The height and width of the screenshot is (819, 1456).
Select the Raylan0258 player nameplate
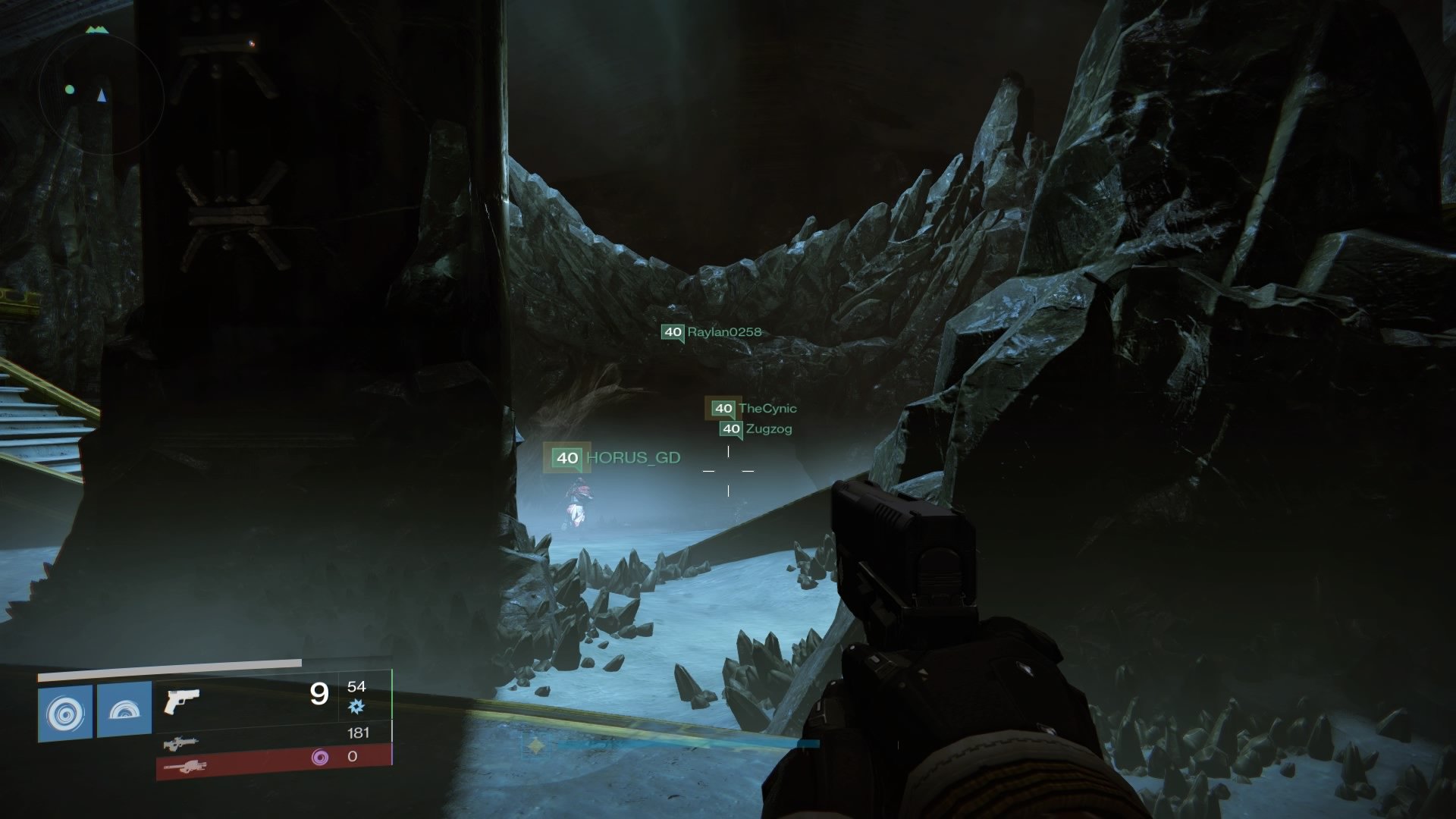[x=711, y=332]
